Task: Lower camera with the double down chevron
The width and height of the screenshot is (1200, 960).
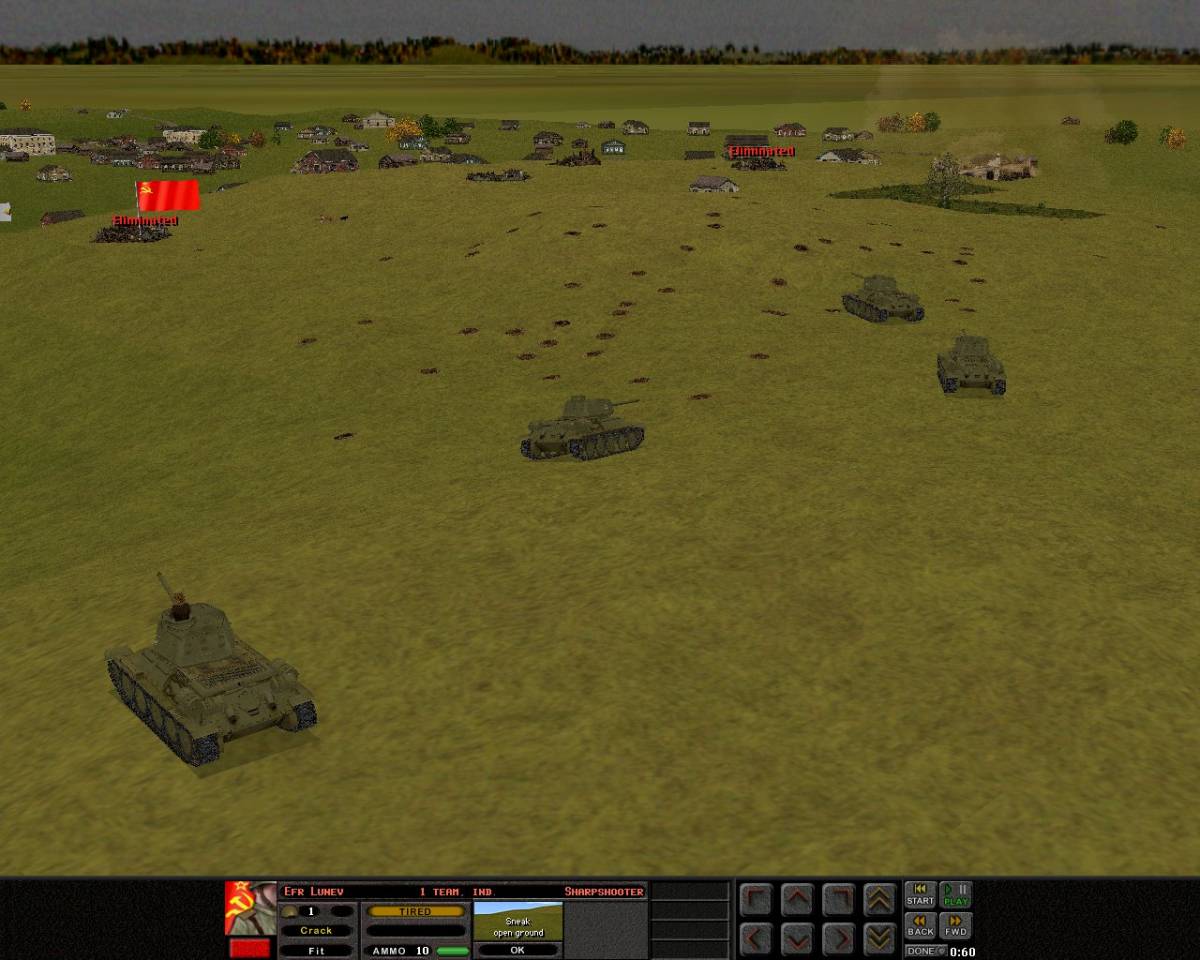Action: [879, 938]
